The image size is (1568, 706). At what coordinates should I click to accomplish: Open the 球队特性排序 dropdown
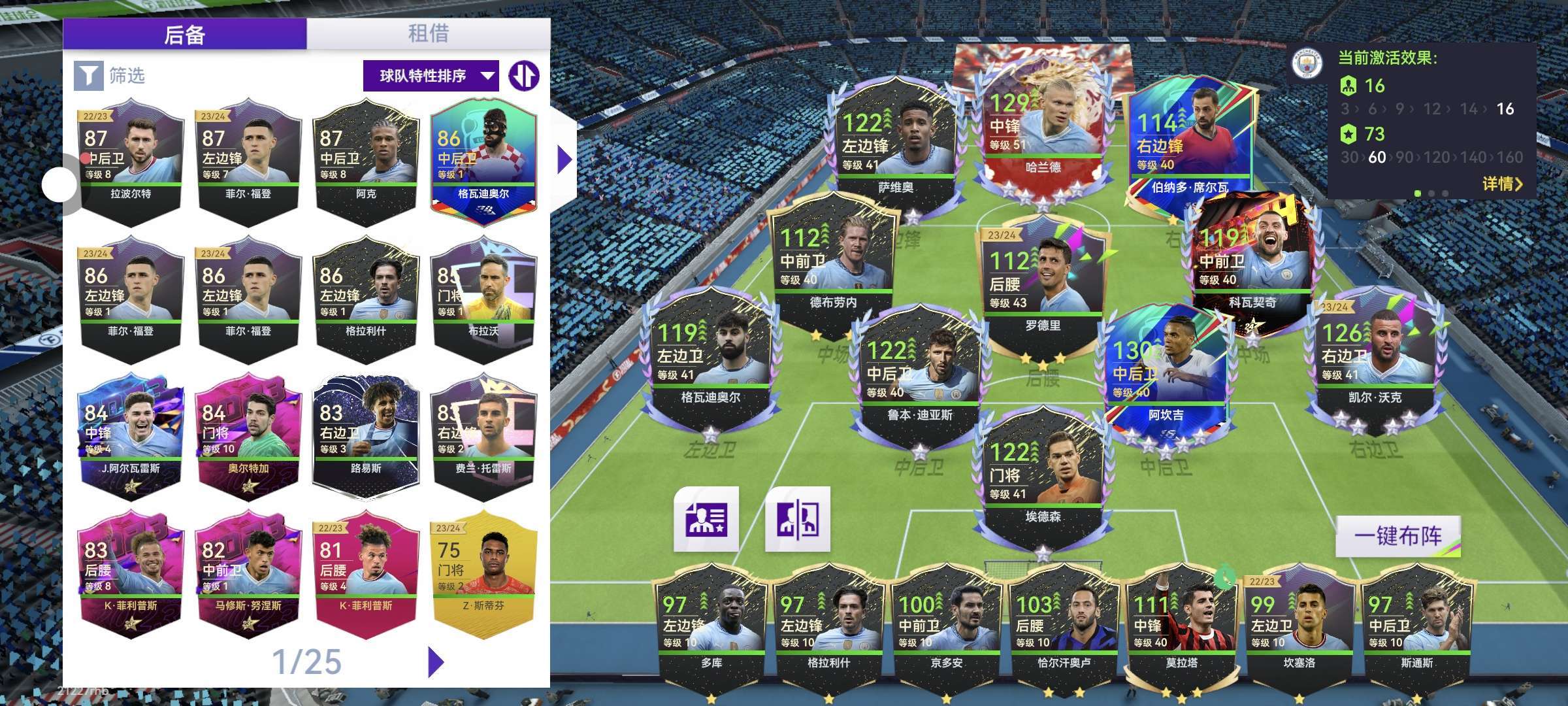pos(431,76)
